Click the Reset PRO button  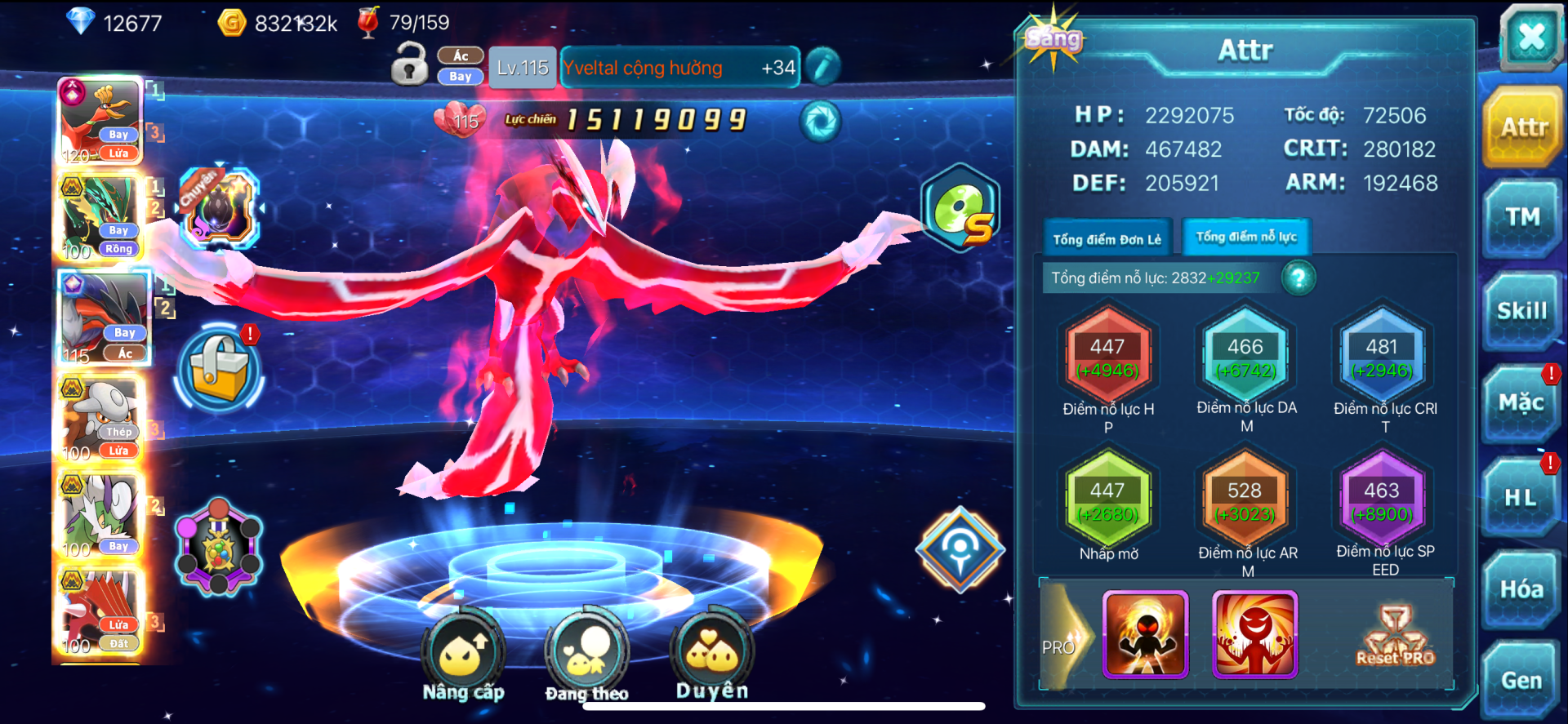tap(1395, 637)
